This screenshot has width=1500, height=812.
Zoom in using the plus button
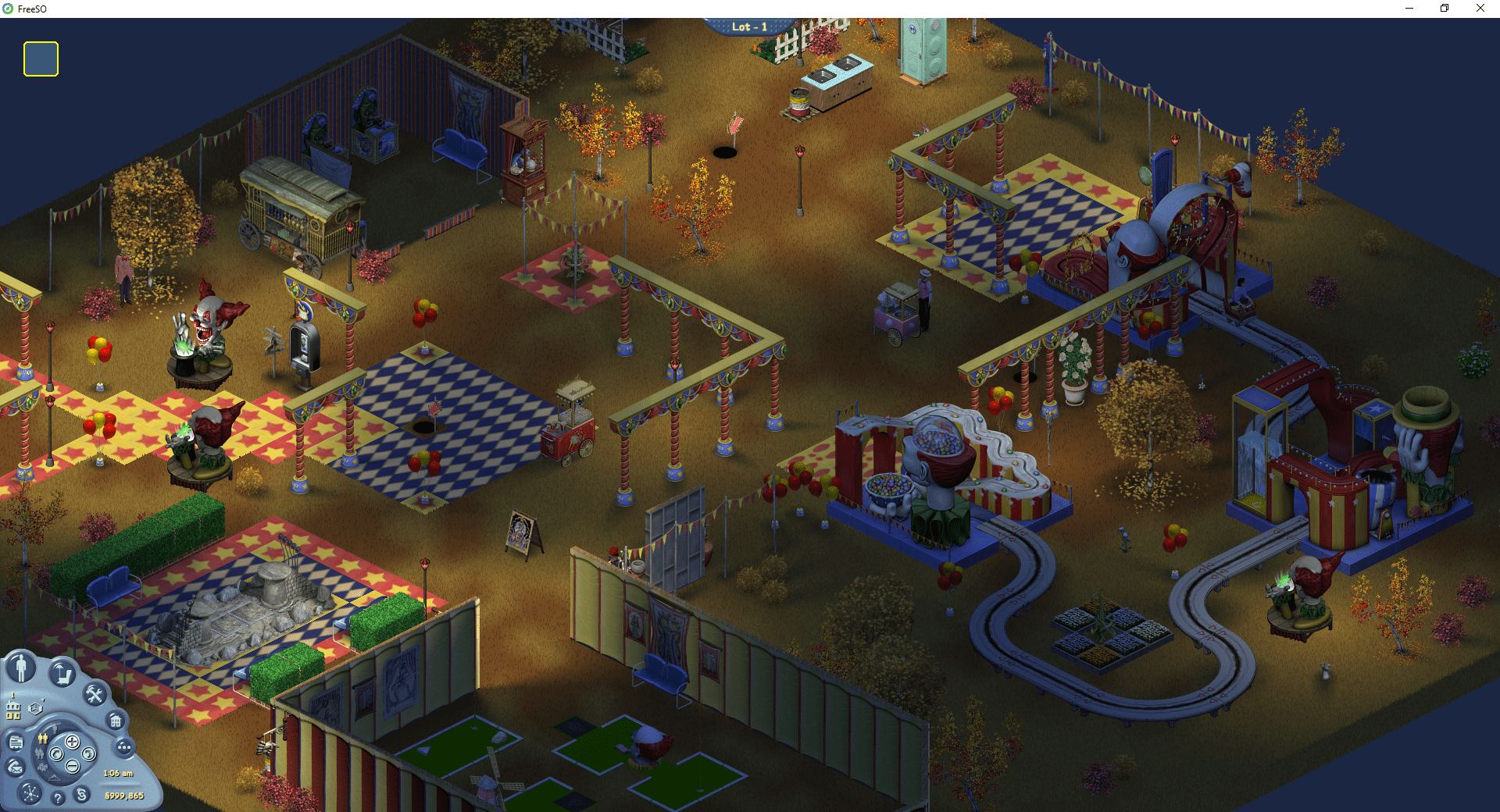tap(73, 743)
